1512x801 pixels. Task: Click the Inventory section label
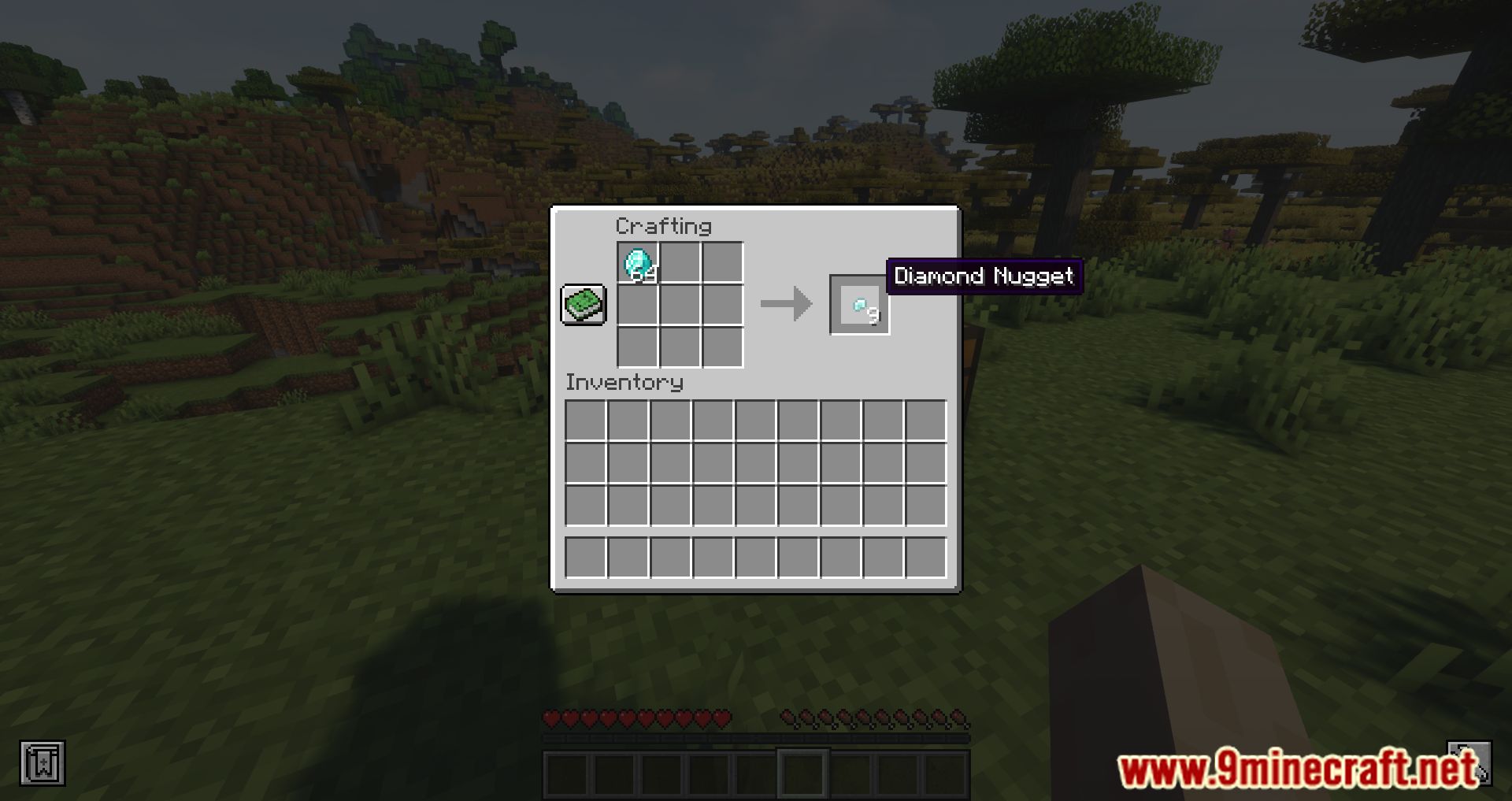click(x=623, y=383)
